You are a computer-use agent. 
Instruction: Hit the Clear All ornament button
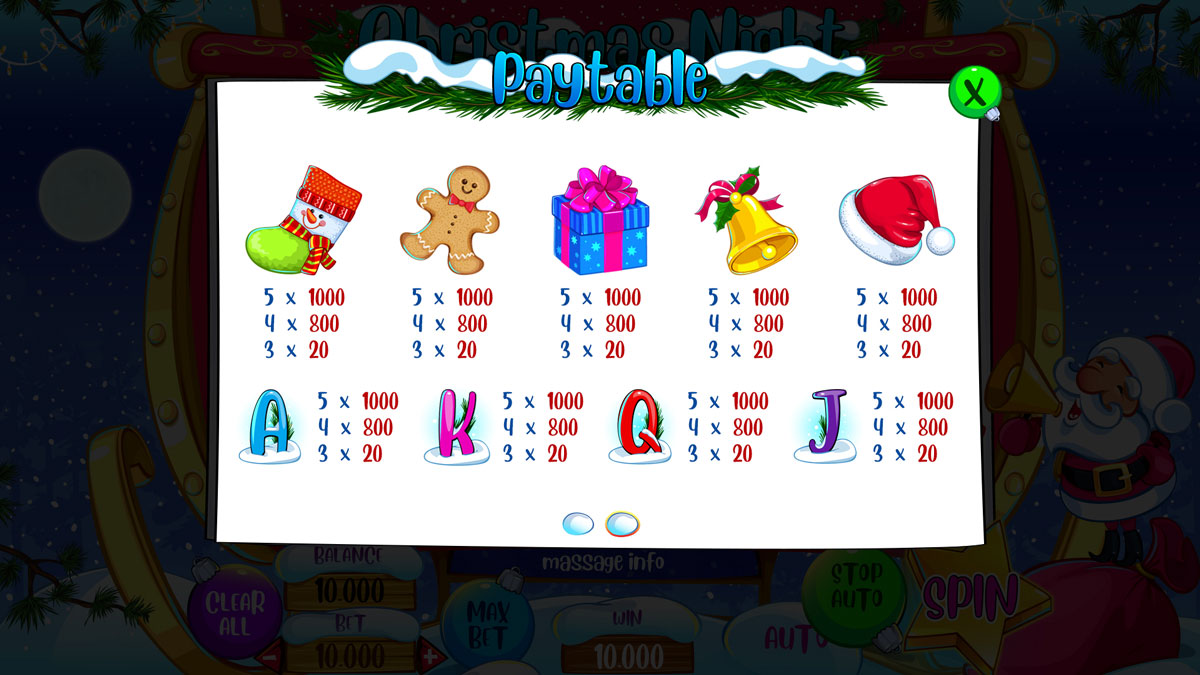pyautogui.click(x=234, y=612)
